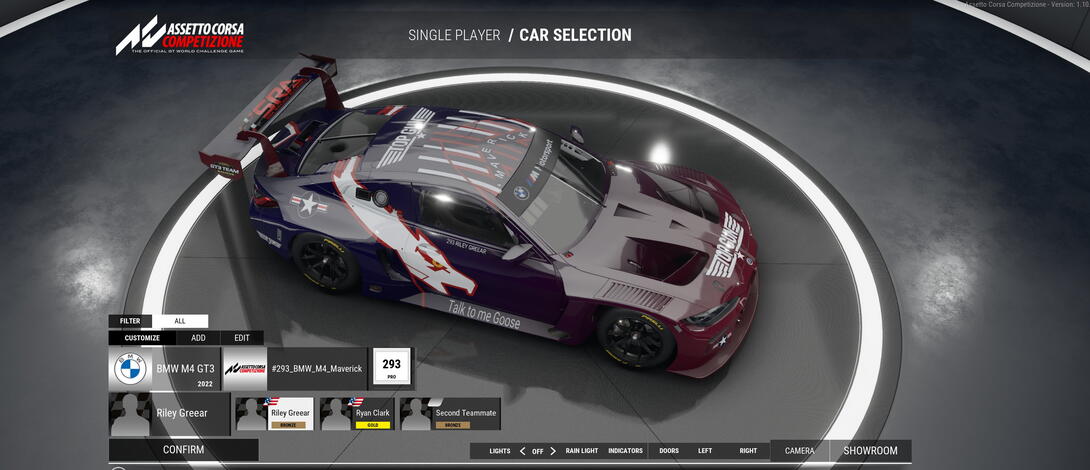Choose driver Ryan Clark
The width and height of the screenshot is (1090, 470).
pos(358,414)
